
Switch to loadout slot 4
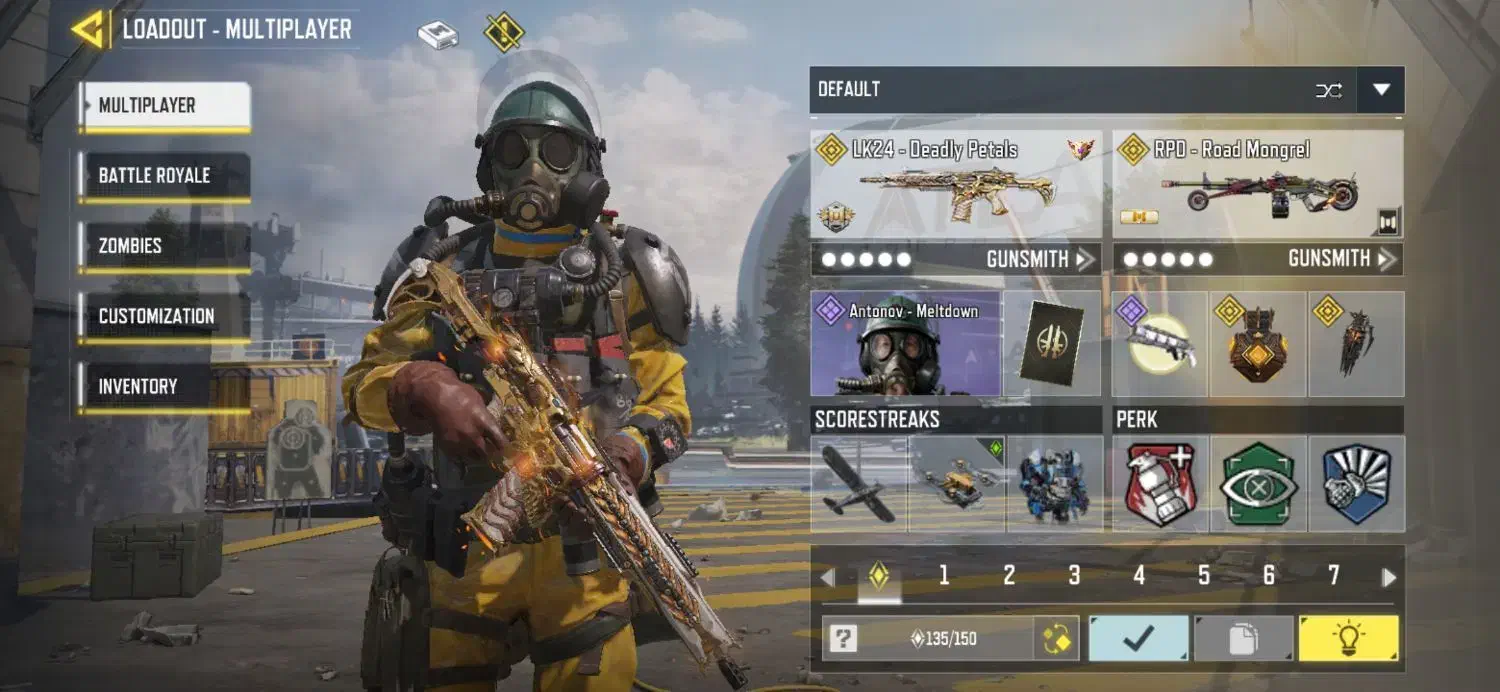pos(1139,575)
